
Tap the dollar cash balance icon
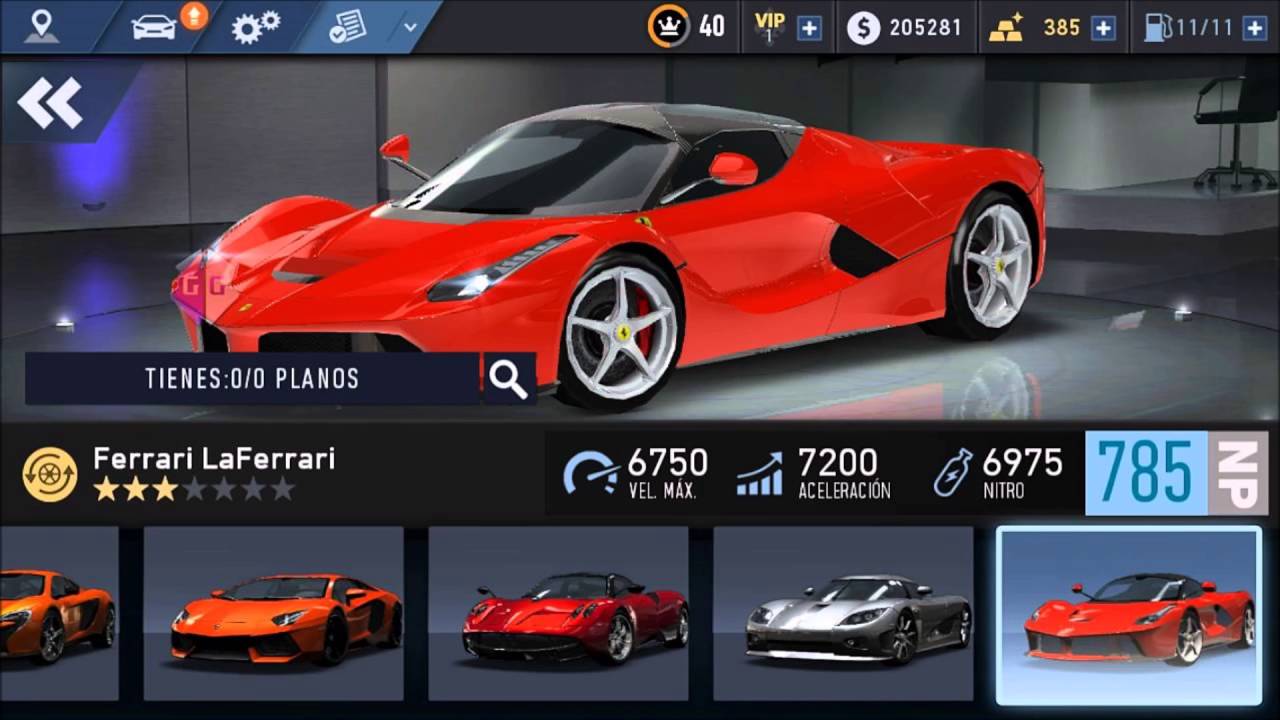tap(863, 28)
